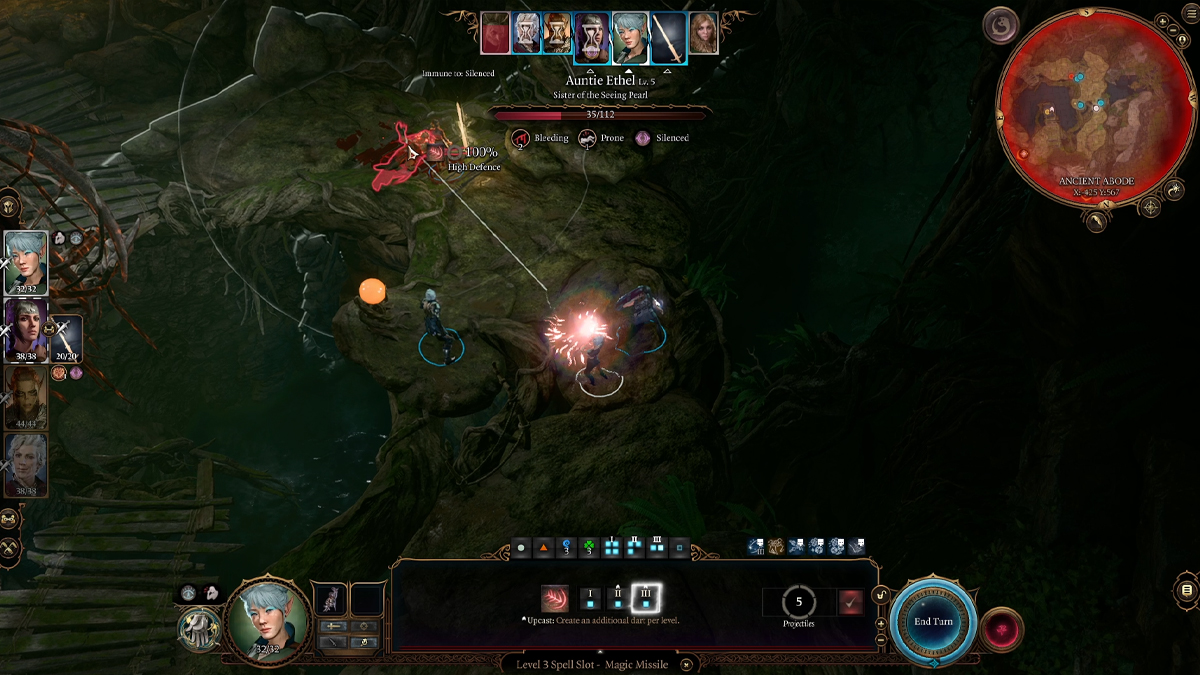This screenshot has width=1200, height=675.
Task: Click the Magic Missile spell icon
Action: (555, 599)
